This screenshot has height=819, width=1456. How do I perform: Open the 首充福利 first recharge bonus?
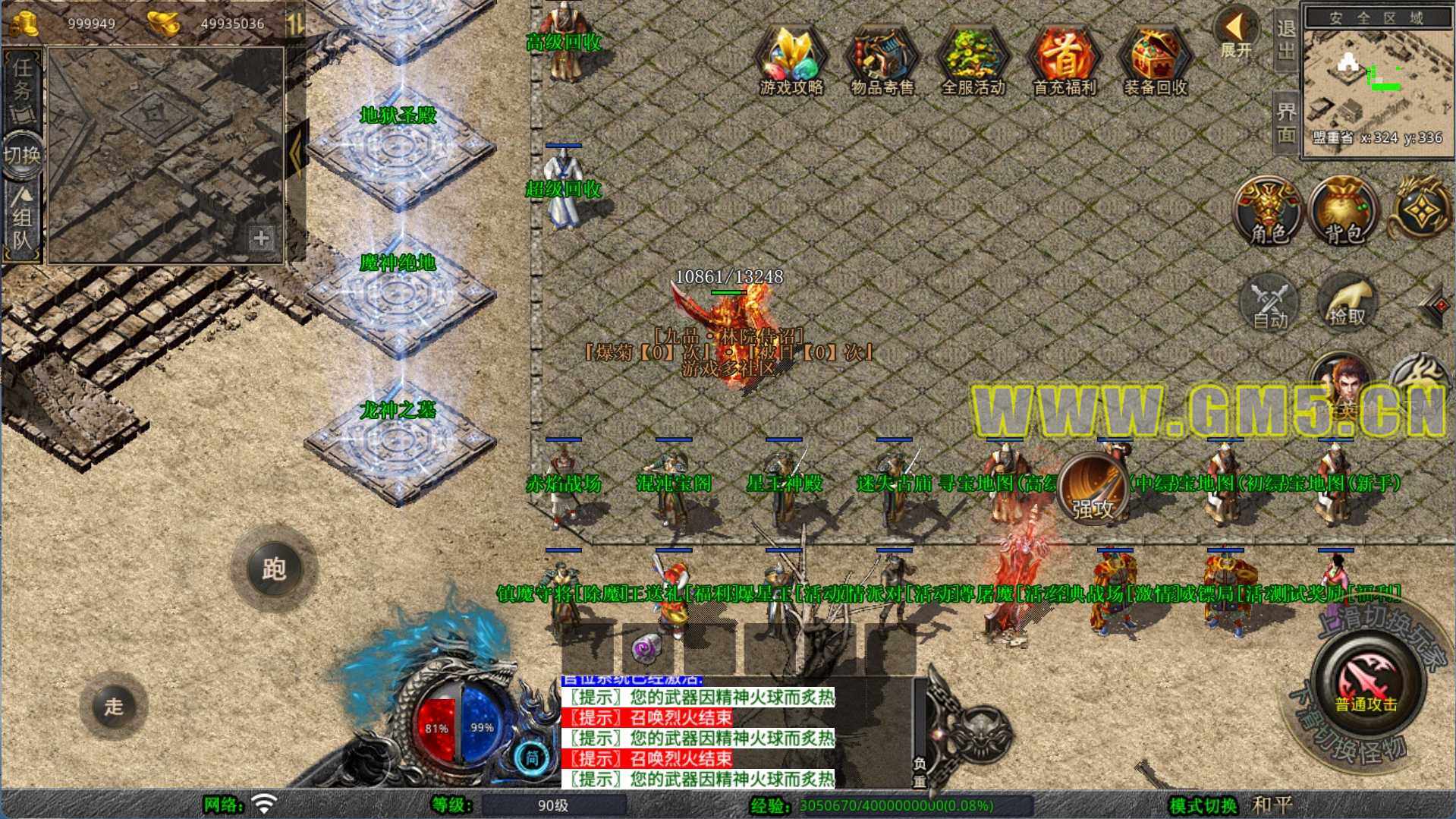[x=1064, y=61]
